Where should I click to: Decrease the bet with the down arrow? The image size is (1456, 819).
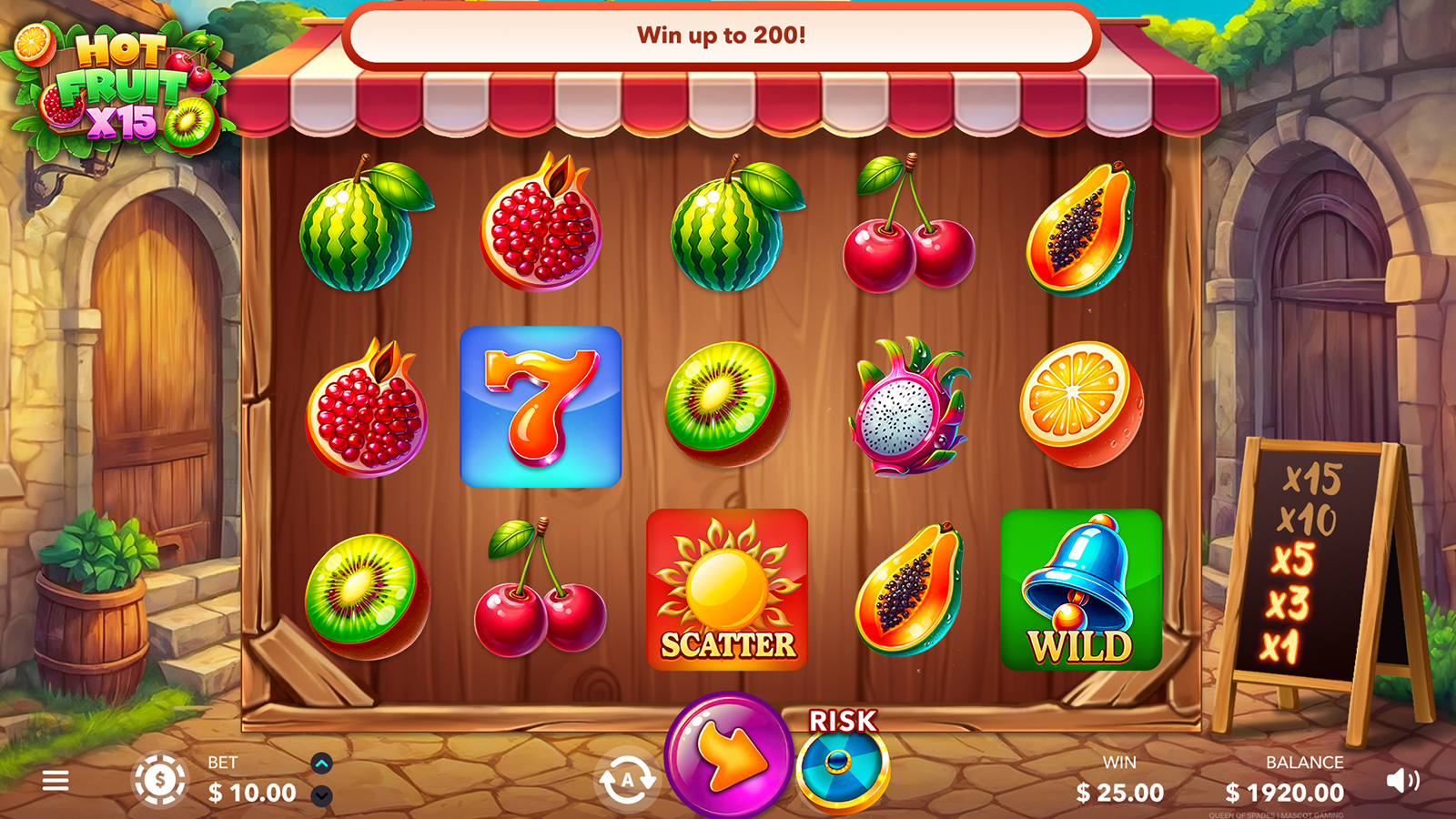click(321, 796)
